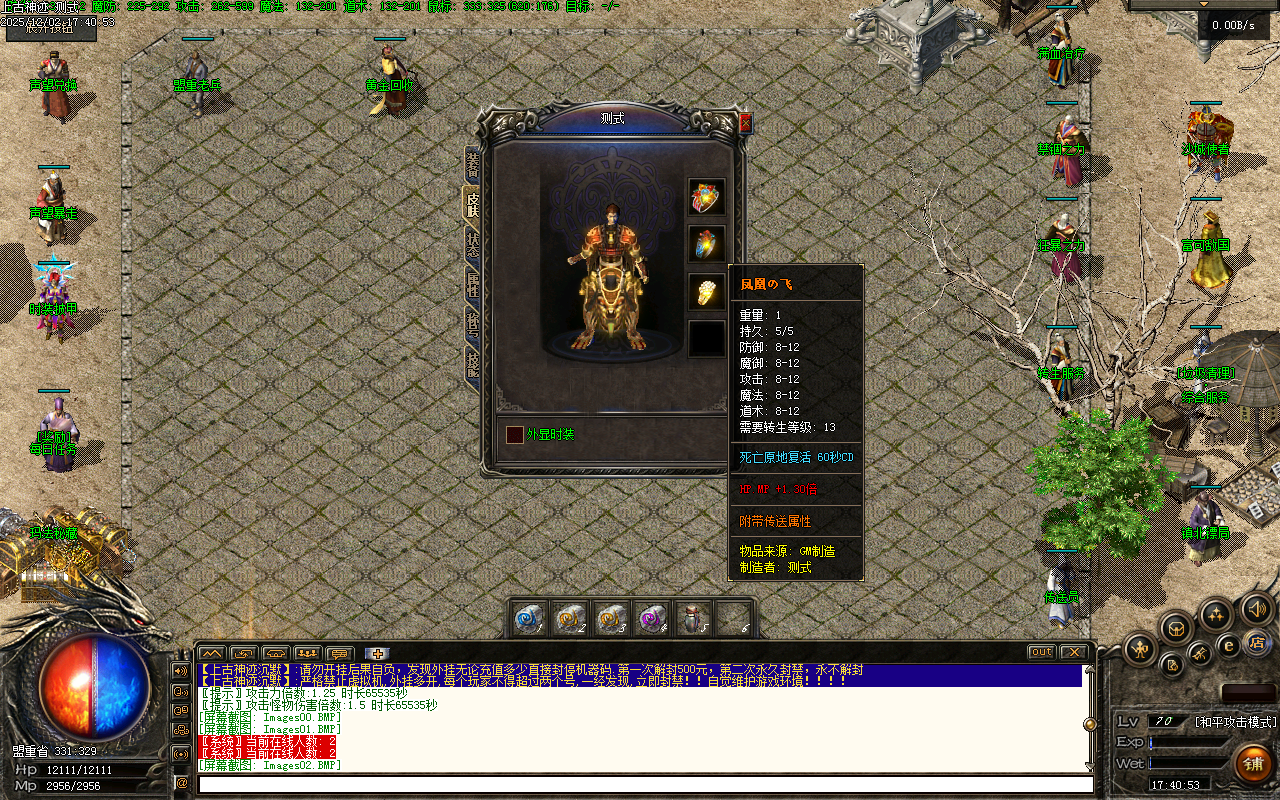
Task: Use the potion bottle in hotbar slot 5
Action: click(x=693, y=619)
